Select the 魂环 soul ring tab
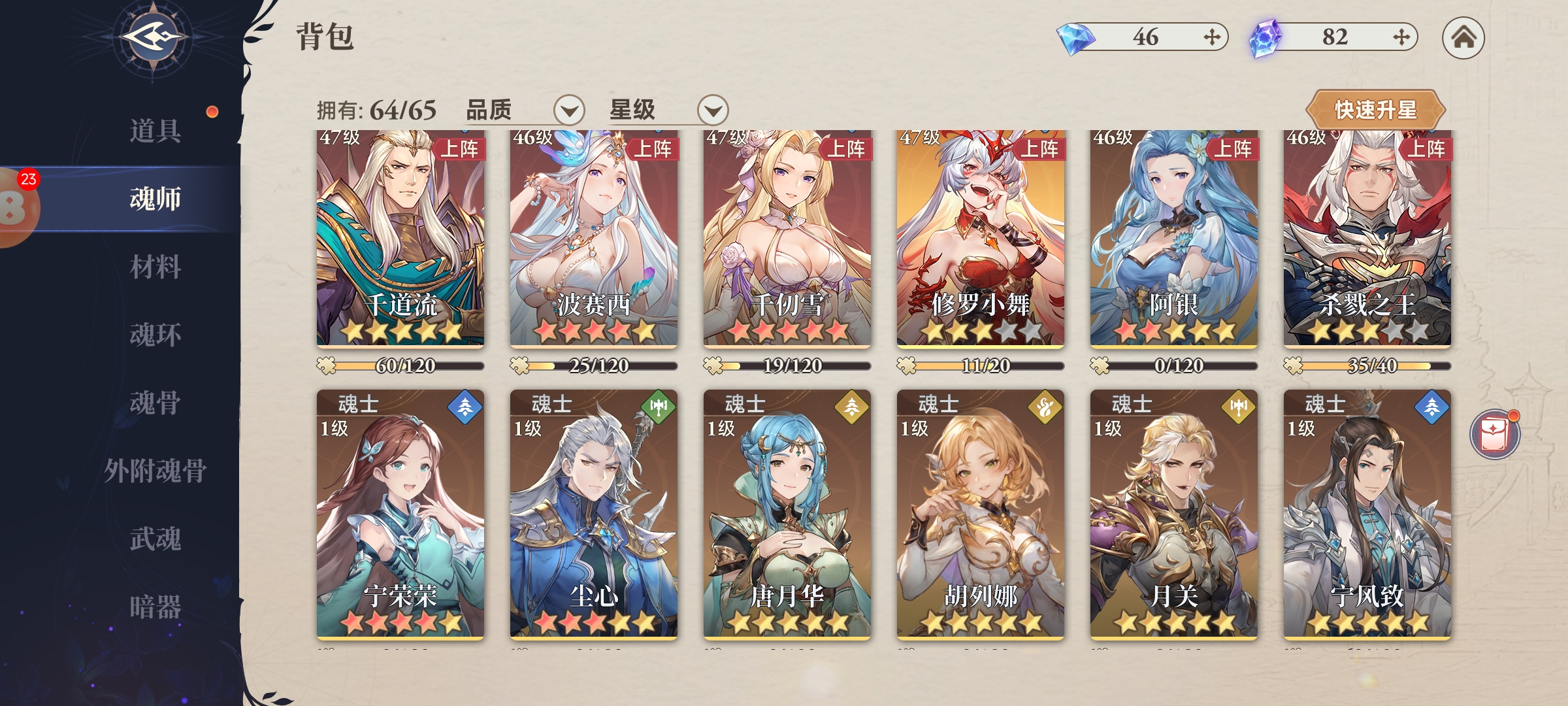Image resolution: width=1568 pixels, height=706 pixels. click(155, 335)
